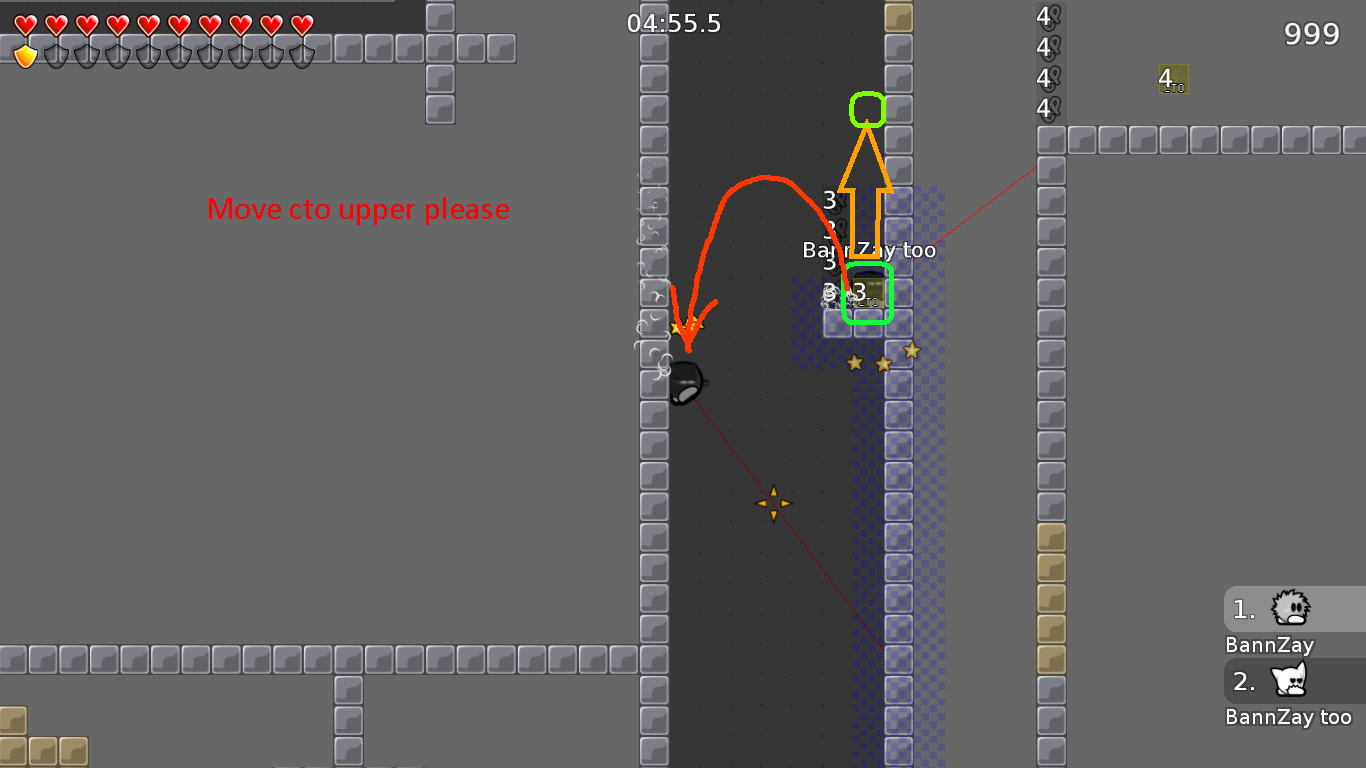Image resolution: width=1366 pixels, height=768 pixels.
Task: Click the rightmost gold star above the tiles
Action: point(910,351)
